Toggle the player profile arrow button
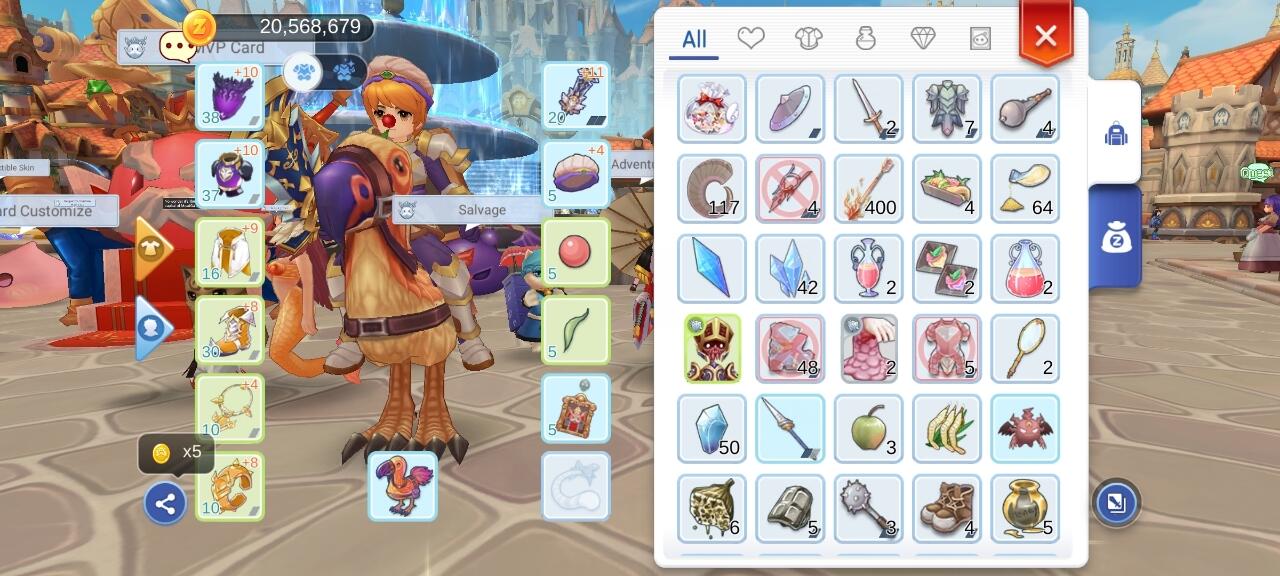Screen dimensions: 1280x576 (x=153, y=328)
